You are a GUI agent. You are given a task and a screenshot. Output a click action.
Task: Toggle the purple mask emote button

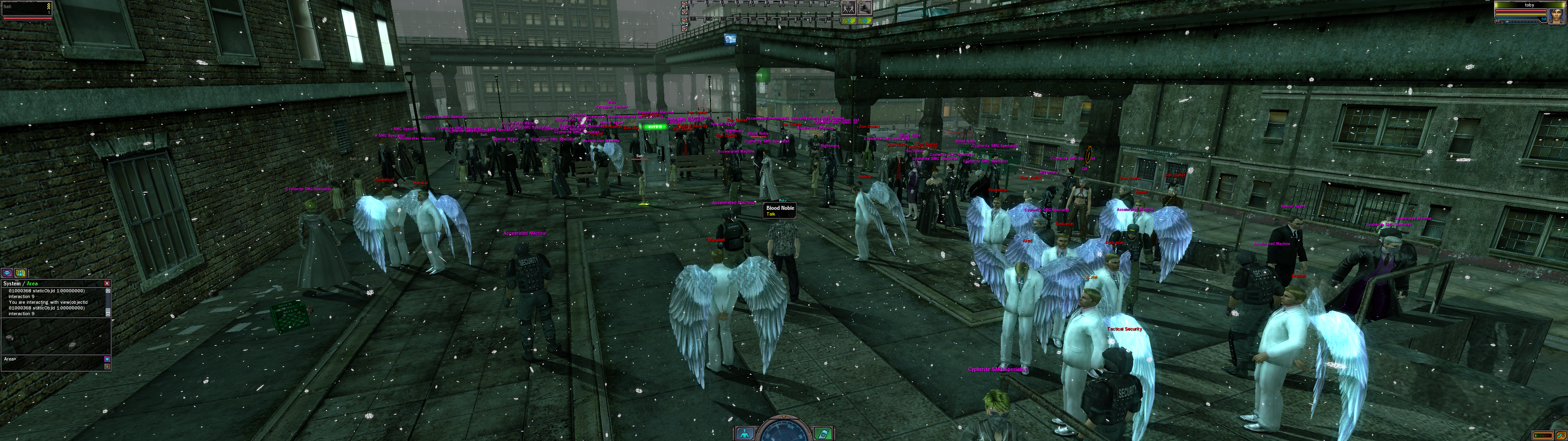[x=108, y=359]
